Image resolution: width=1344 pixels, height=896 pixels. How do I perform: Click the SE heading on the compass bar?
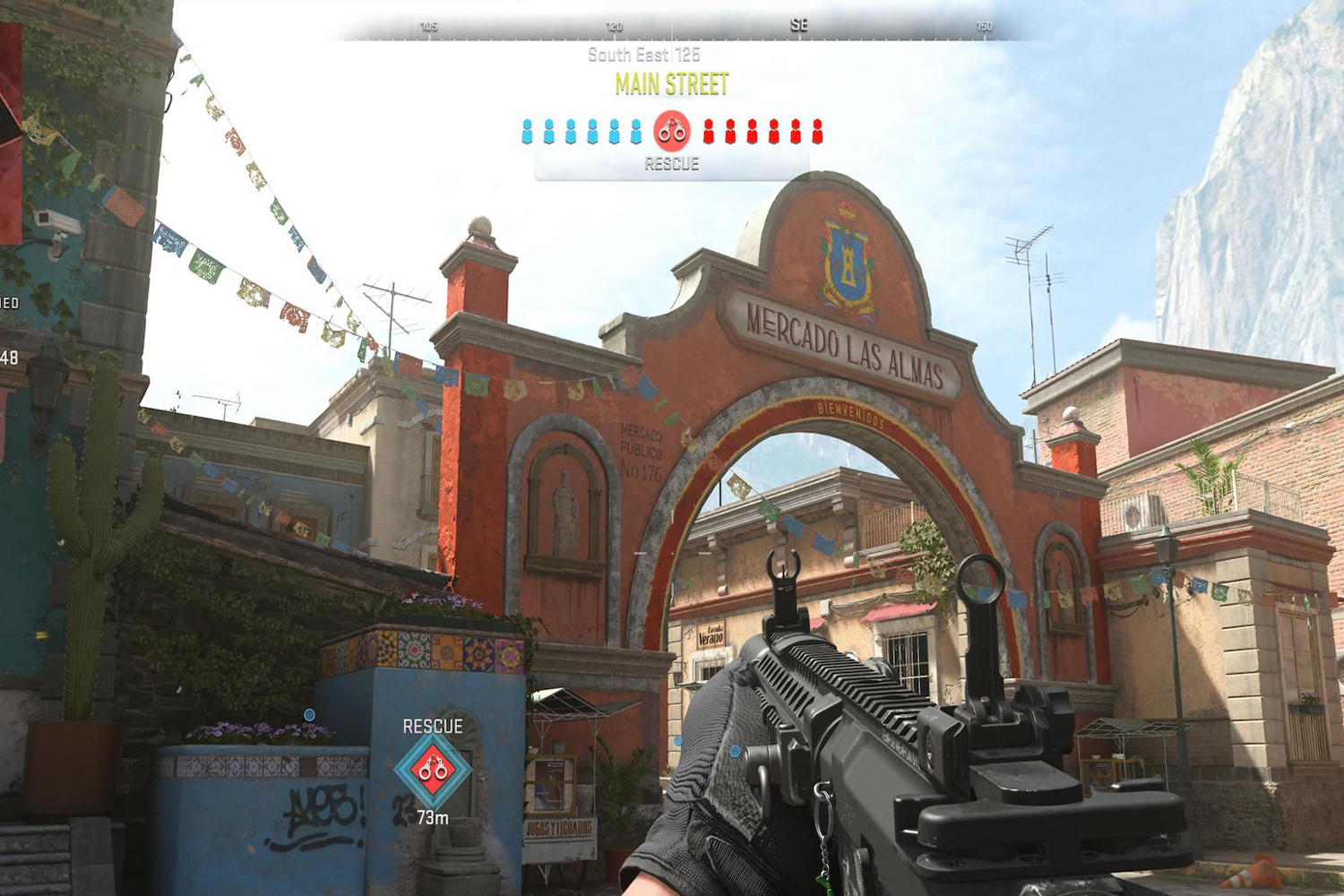coord(798,23)
